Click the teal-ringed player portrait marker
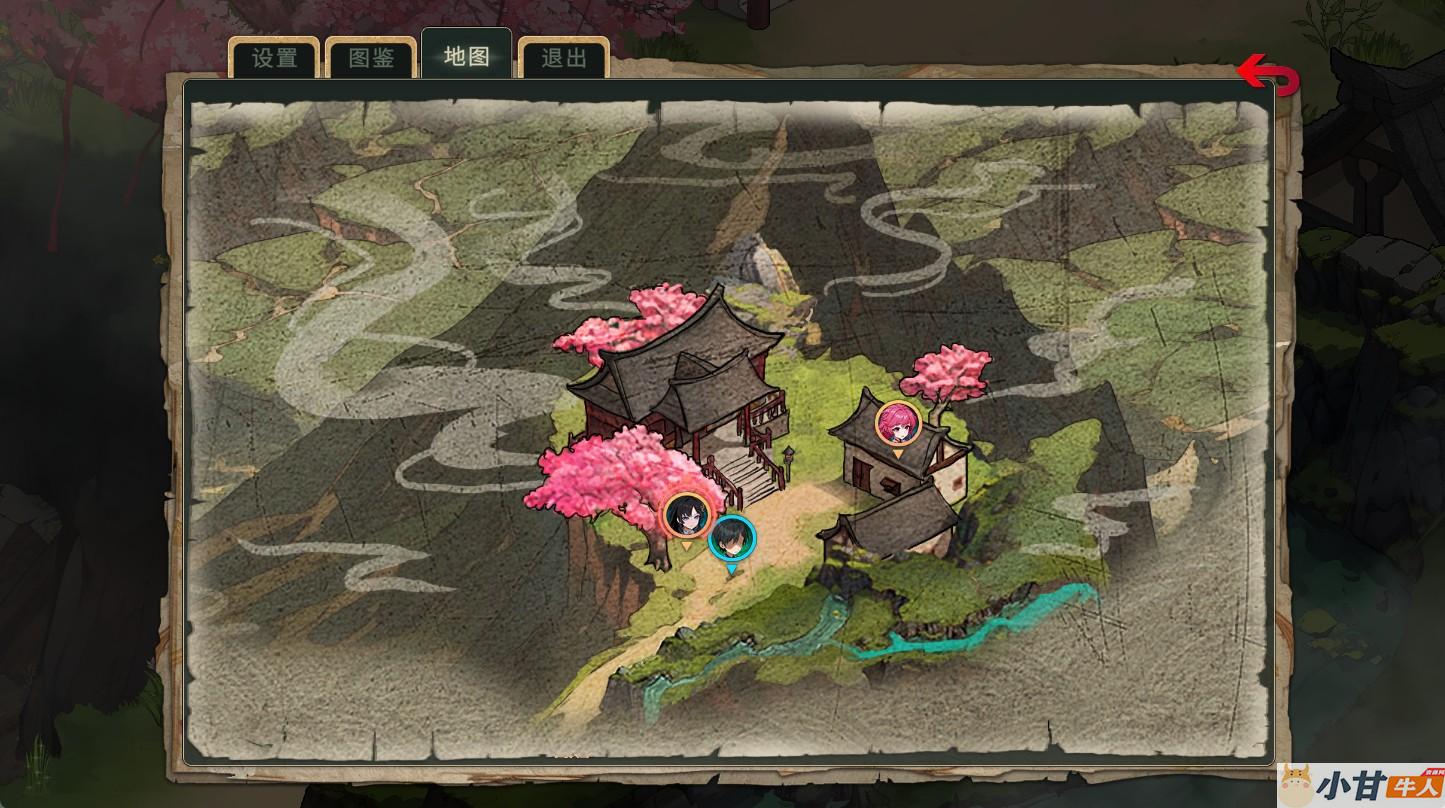Image resolution: width=1445 pixels, height=808 pixels. point(732,539)
